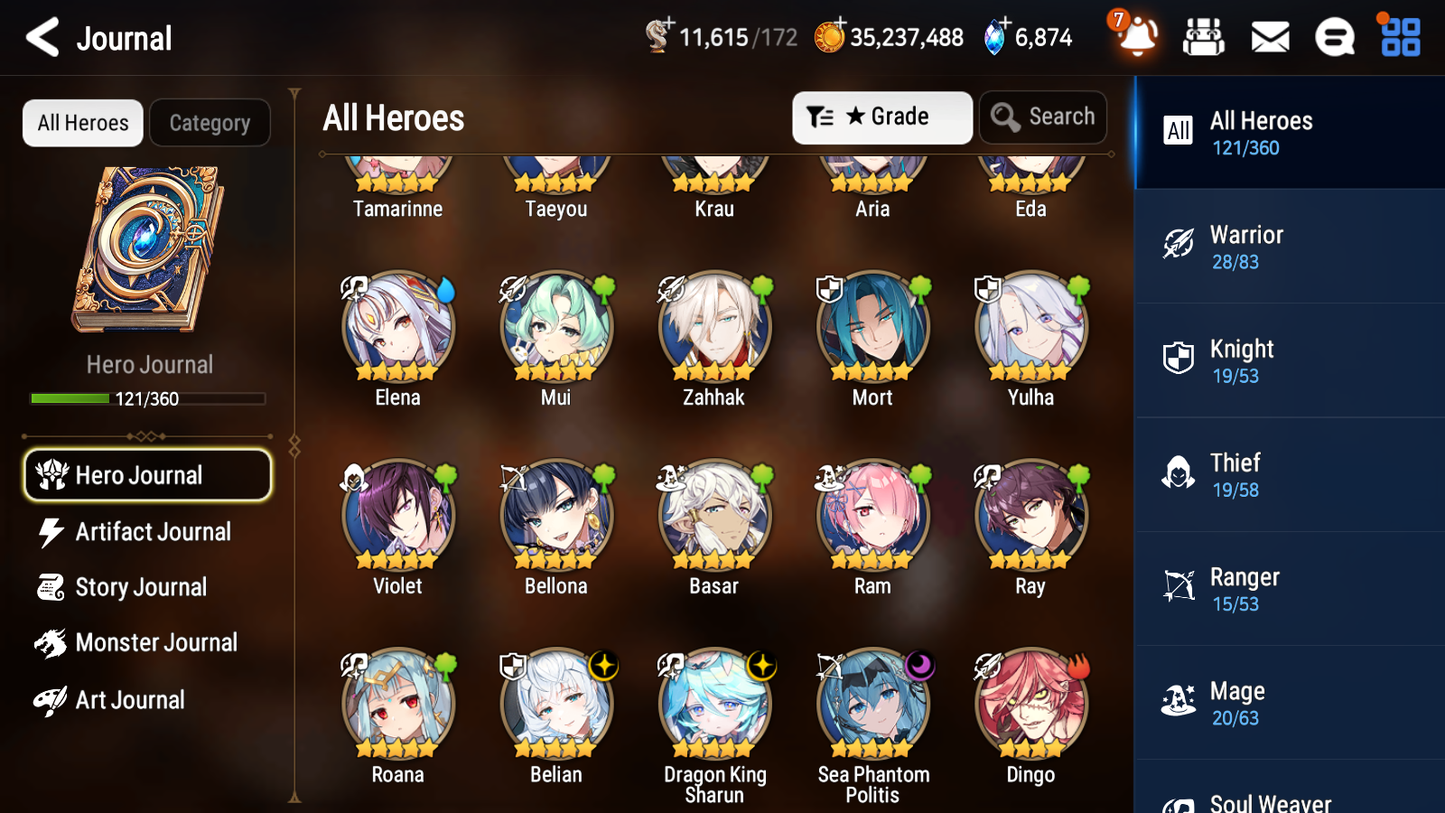Open the Grade filter dropdown
The height and width of the screenshot is (813, 1445).
pos(882,117)
